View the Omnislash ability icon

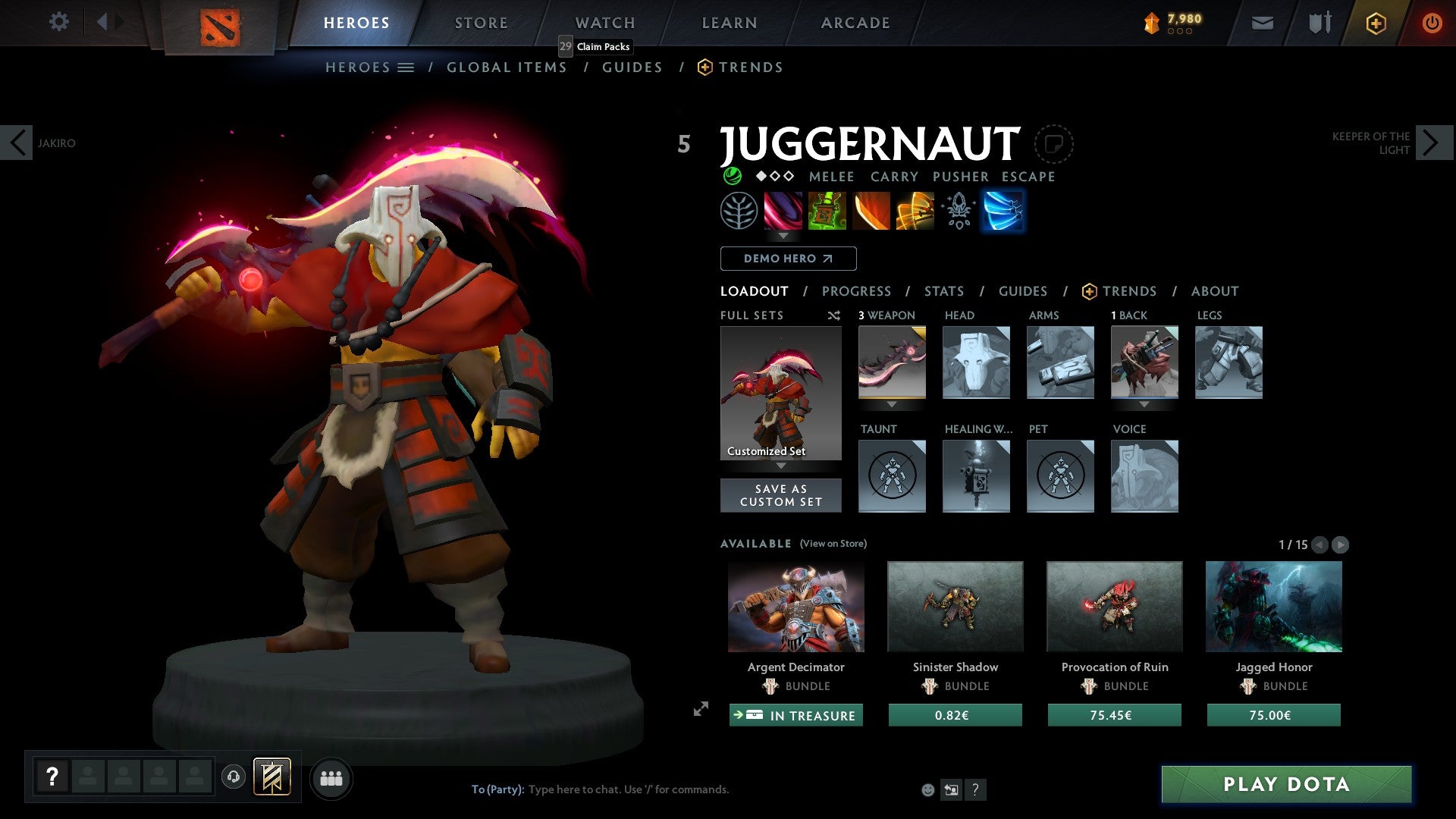tap(914, 211)
